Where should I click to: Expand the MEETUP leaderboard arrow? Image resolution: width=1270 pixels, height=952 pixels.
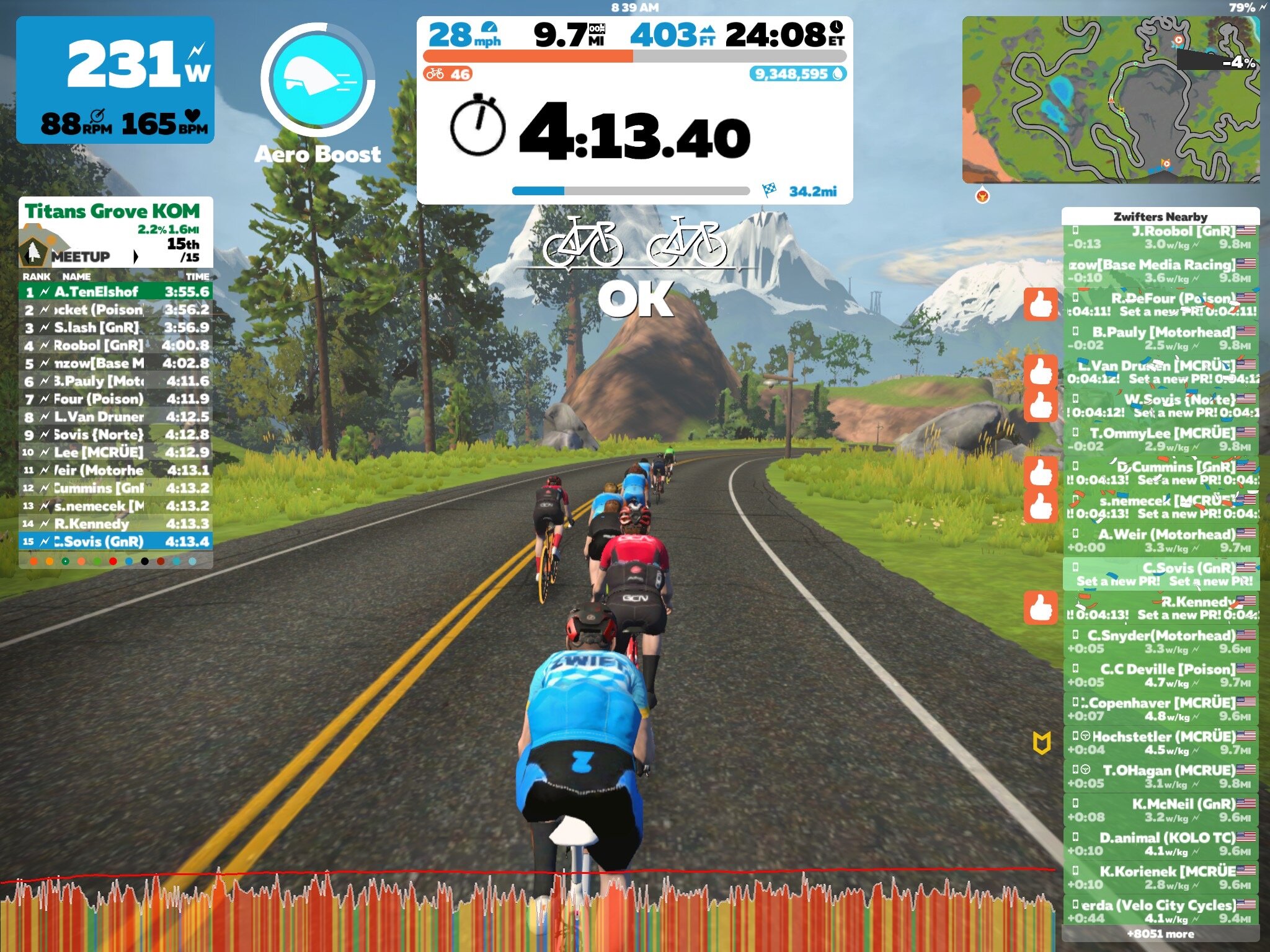click(x=136, y=257)
